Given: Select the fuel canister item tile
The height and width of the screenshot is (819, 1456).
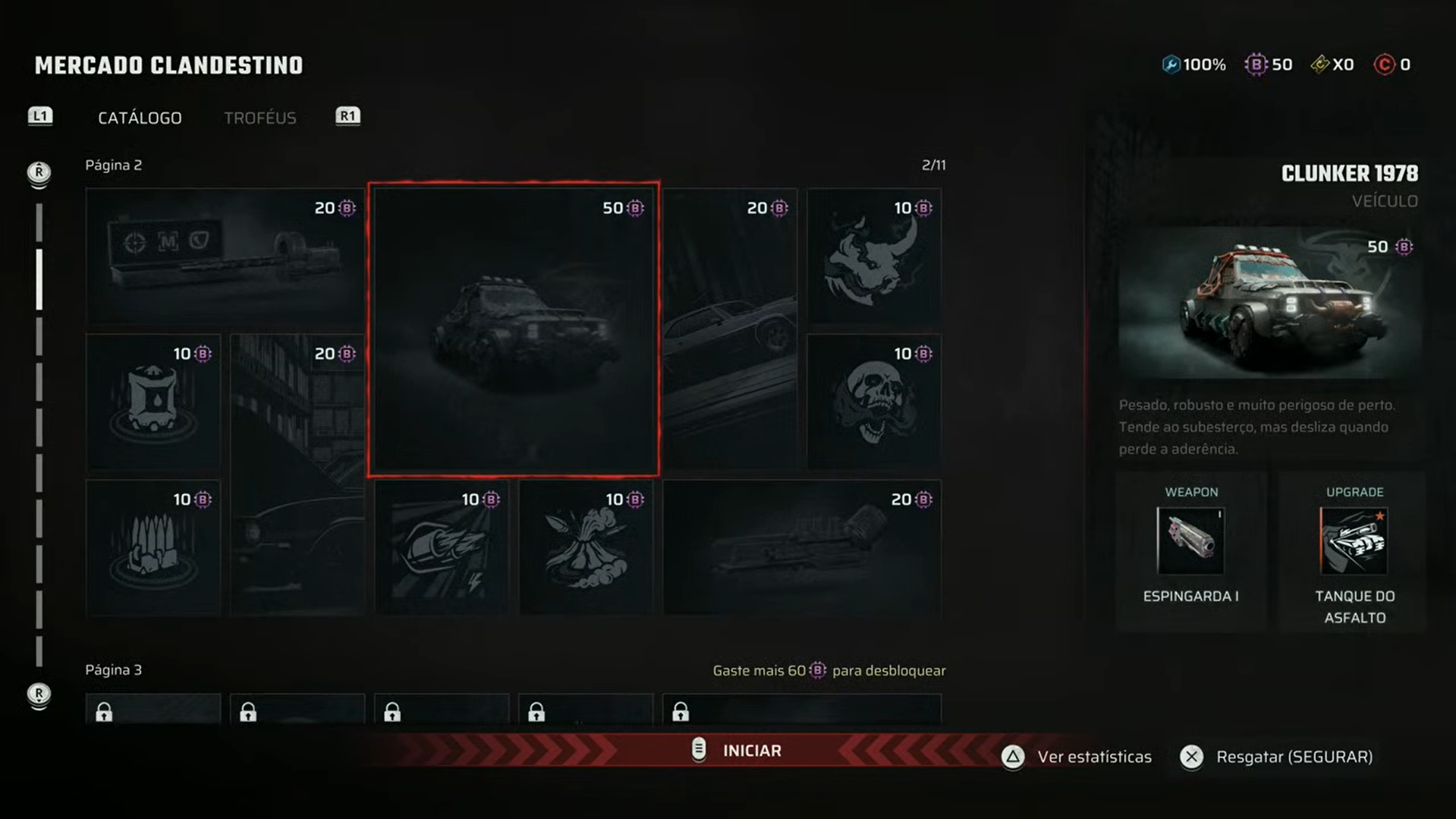Looking at the screenshot, I should point(153,402).
